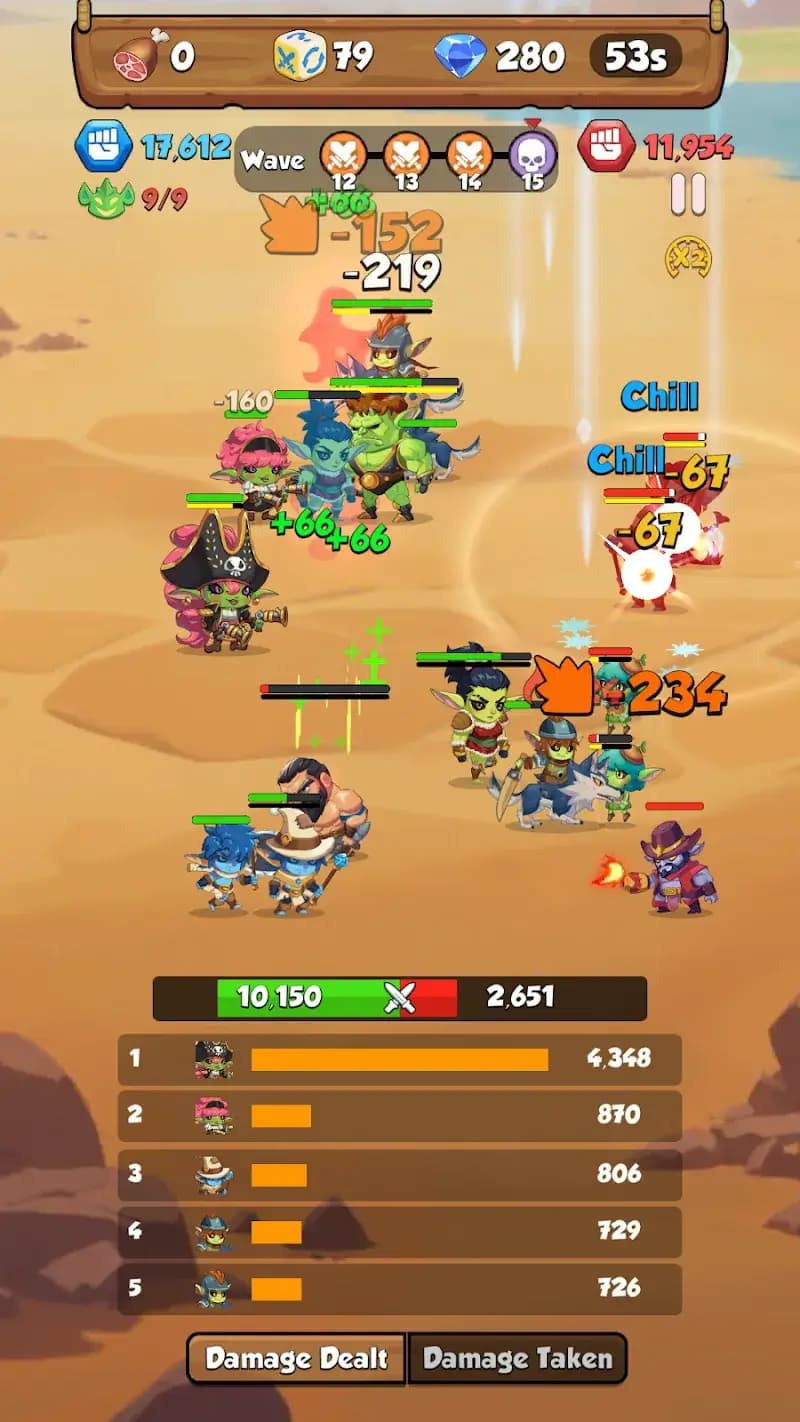Tap the red fist enemy power icon
The height and width of the screenshot is (1422, 800).
pos(606,147)
